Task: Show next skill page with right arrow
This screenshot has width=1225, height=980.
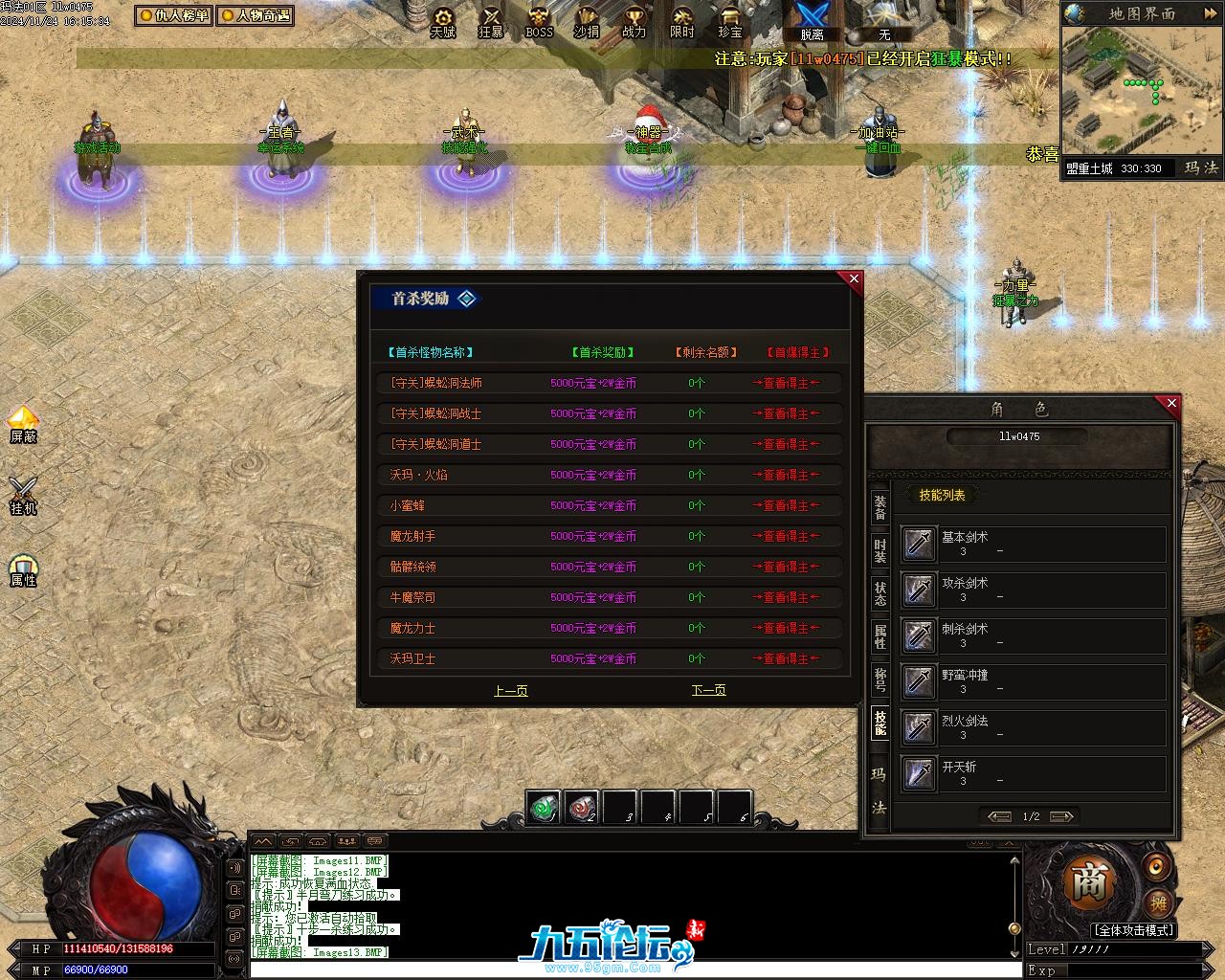Action: [1060, 816]
